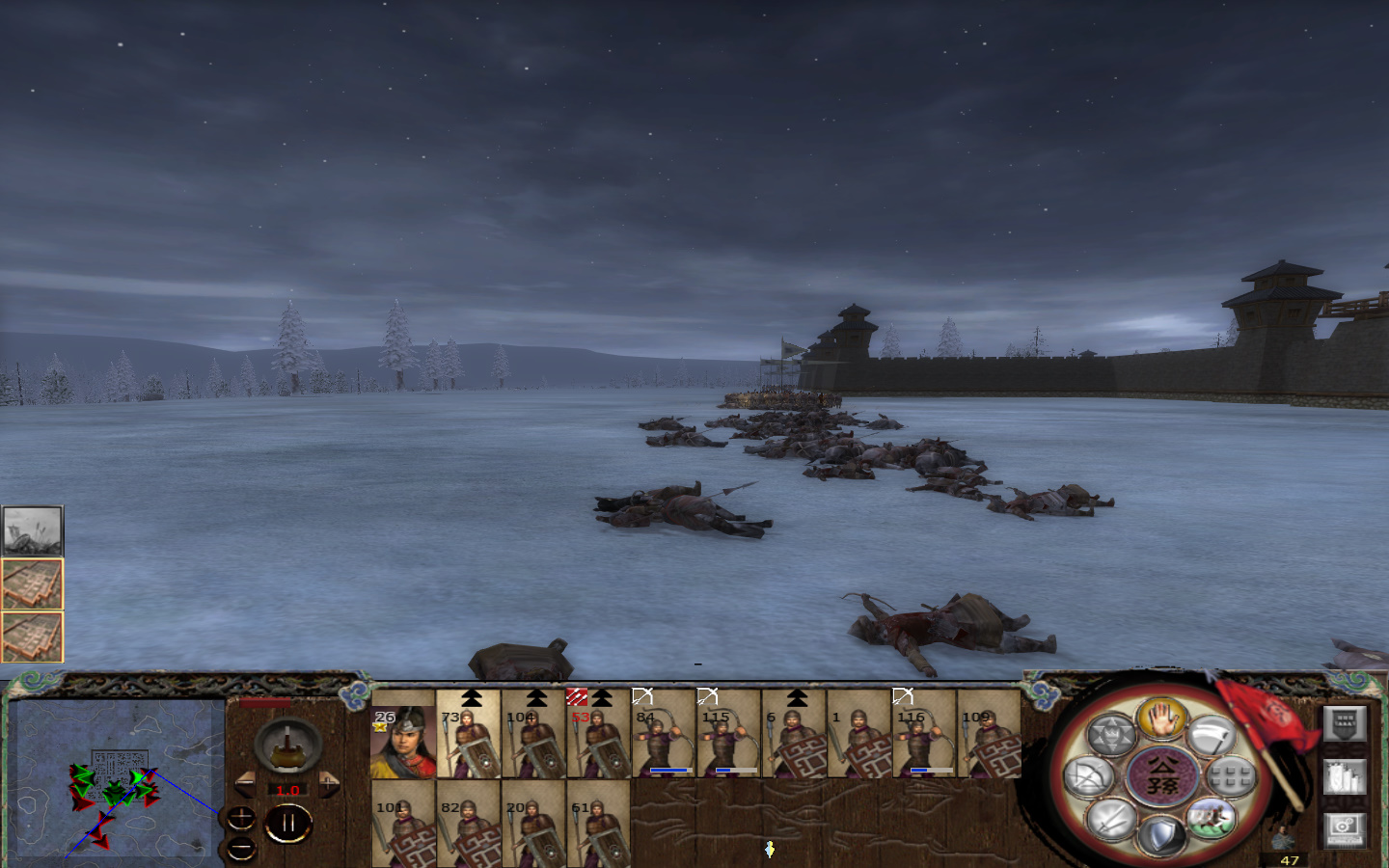
Task: Zoom out using the minus magnifier button
Action: pos(241,847)
